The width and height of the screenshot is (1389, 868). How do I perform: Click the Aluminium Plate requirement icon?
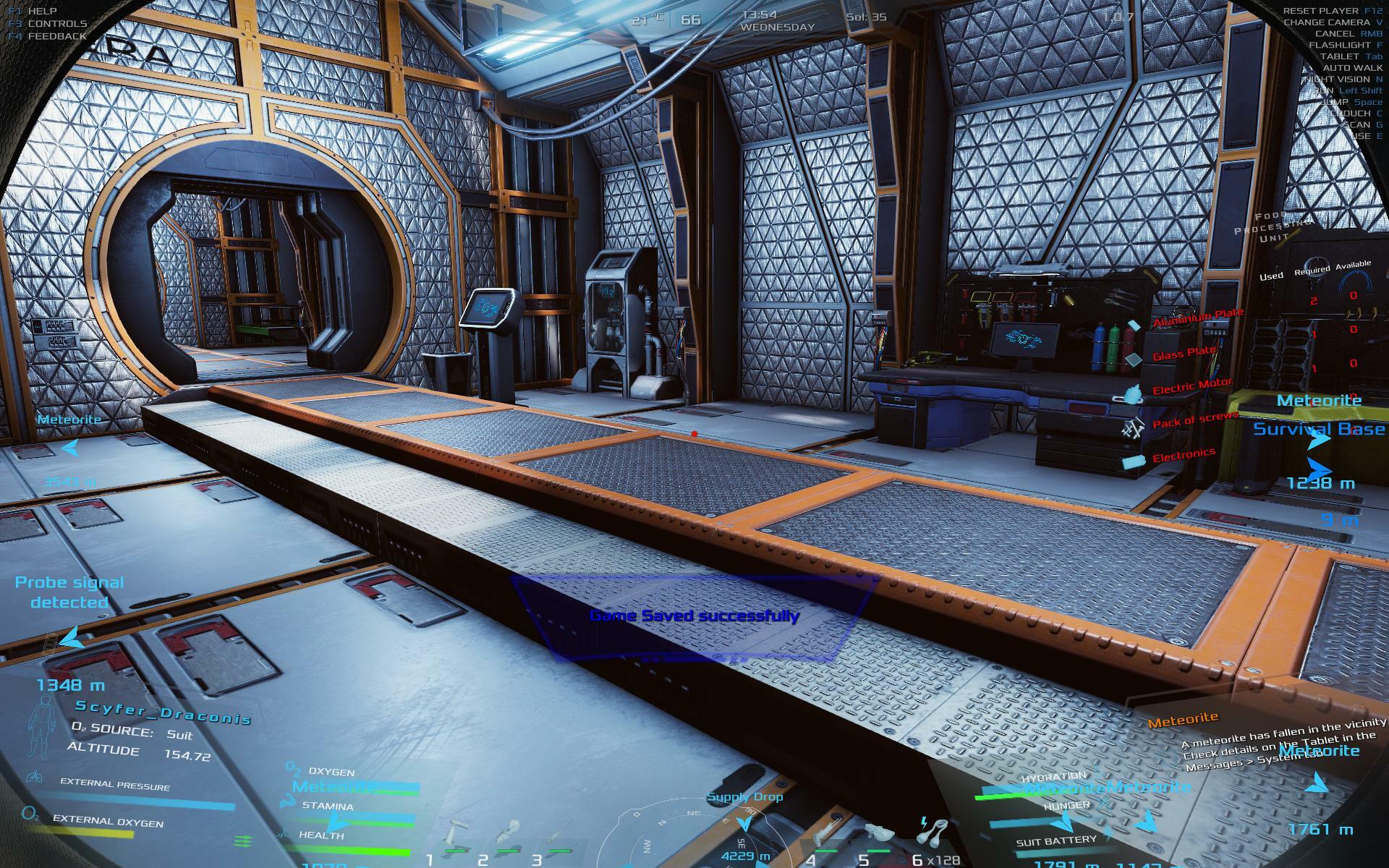coord(1134,325)
